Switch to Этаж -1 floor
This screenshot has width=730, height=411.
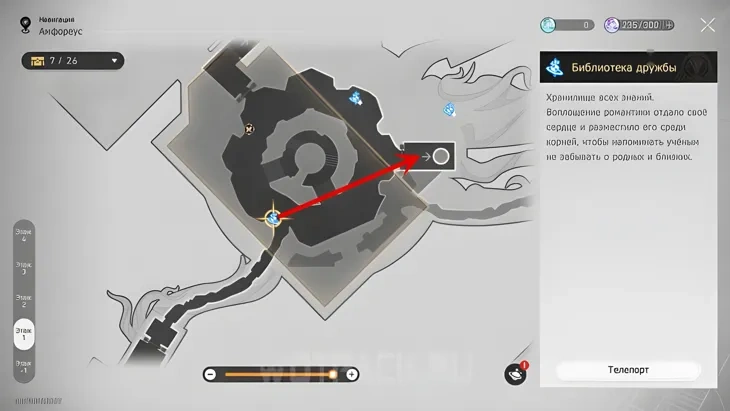[x=22, y=365]
